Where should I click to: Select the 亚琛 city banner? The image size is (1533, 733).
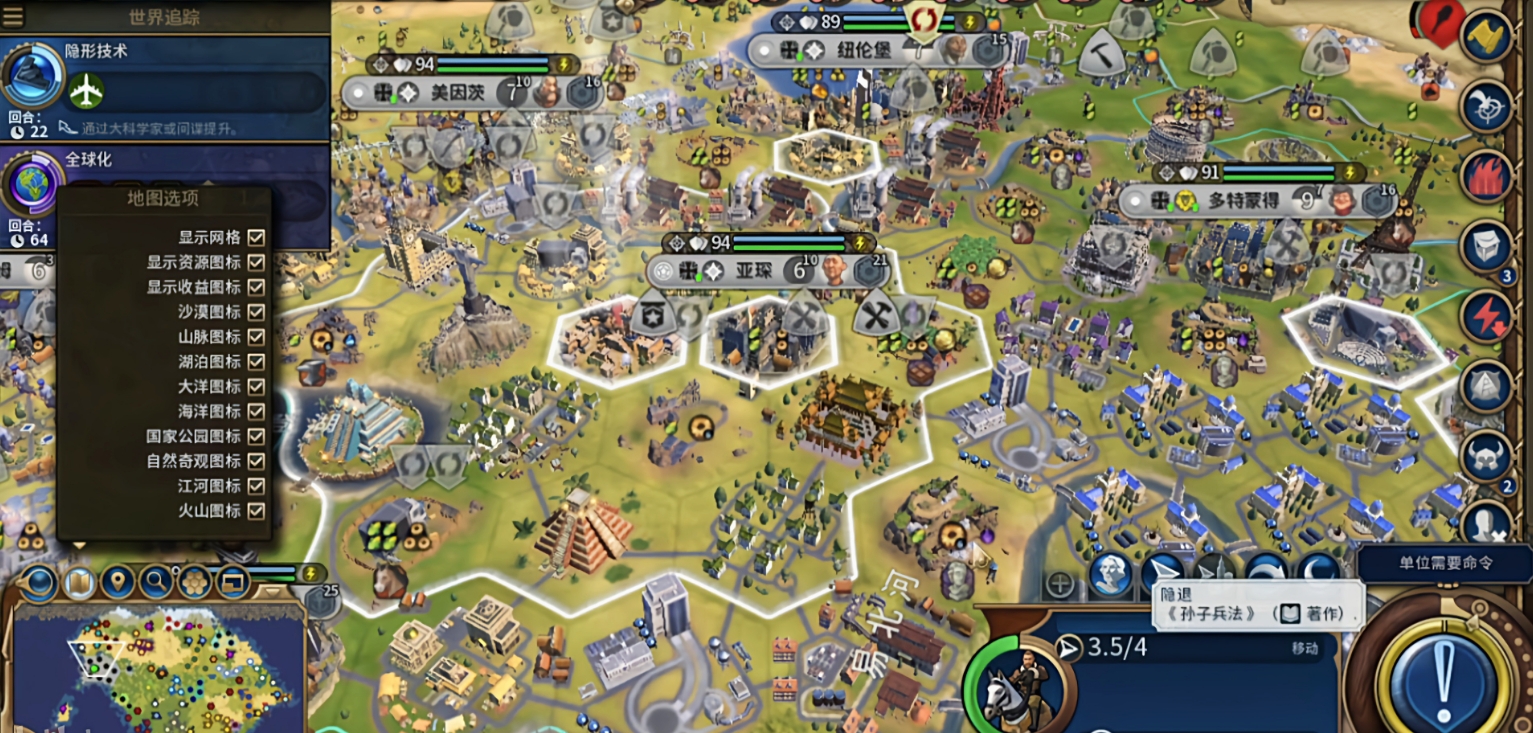click(x=755, y=270)
